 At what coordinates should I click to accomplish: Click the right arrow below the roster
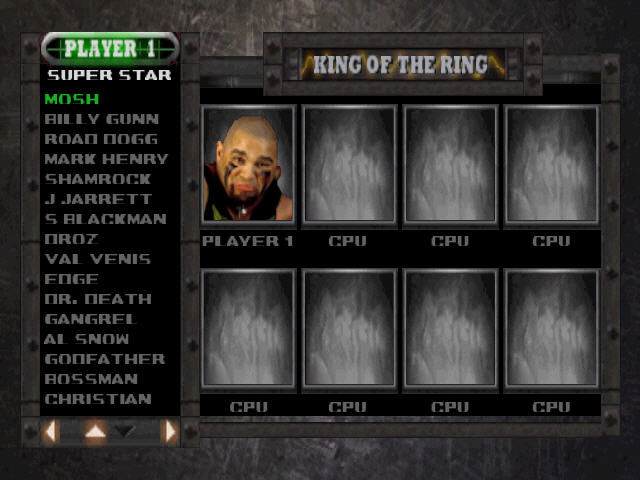170,432
